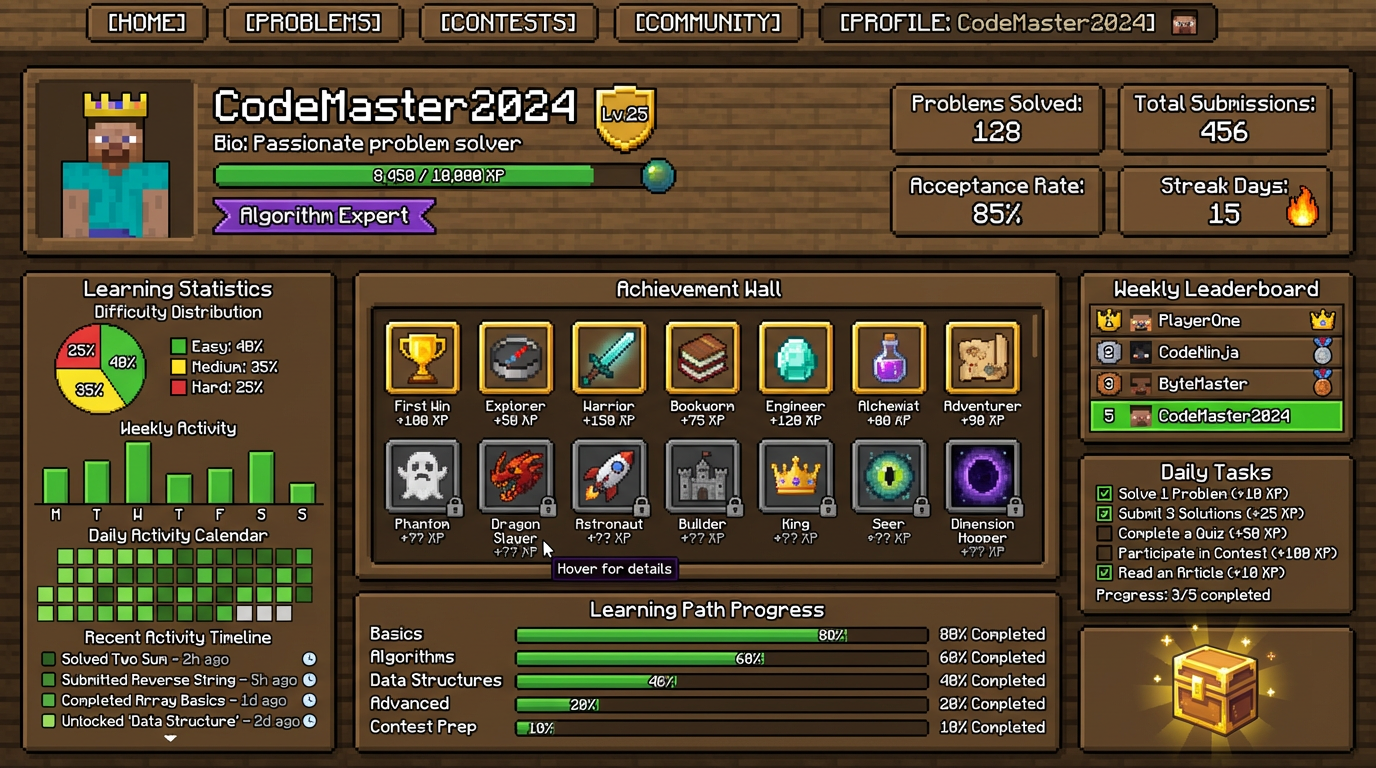Open the COMMUNITY section
This screenshot has height=768, width=1376.
coord(708,23)
